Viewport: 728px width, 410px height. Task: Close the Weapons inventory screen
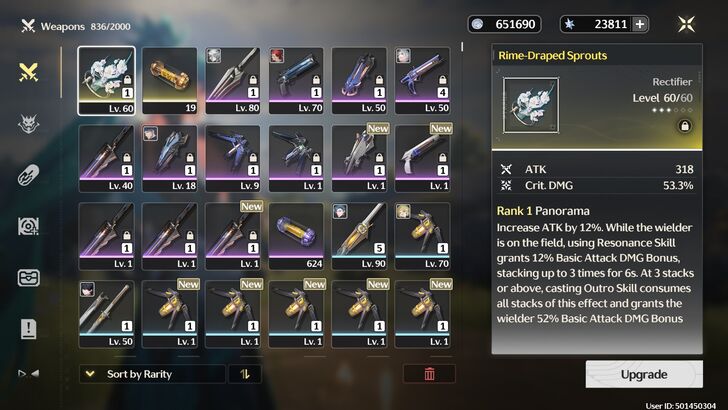pos(687,25)
